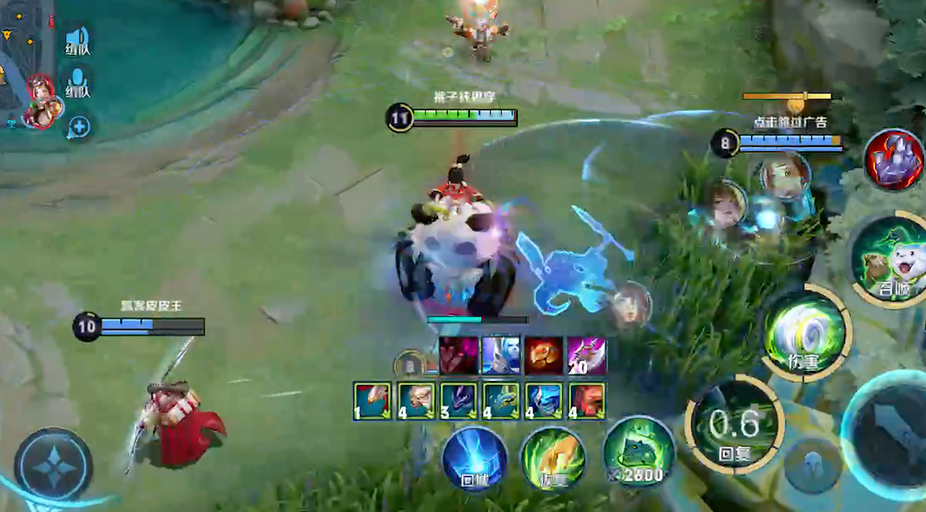Select the orange fist buff icon
Screen dimensions: 926x512
click(x=543, y=355)
